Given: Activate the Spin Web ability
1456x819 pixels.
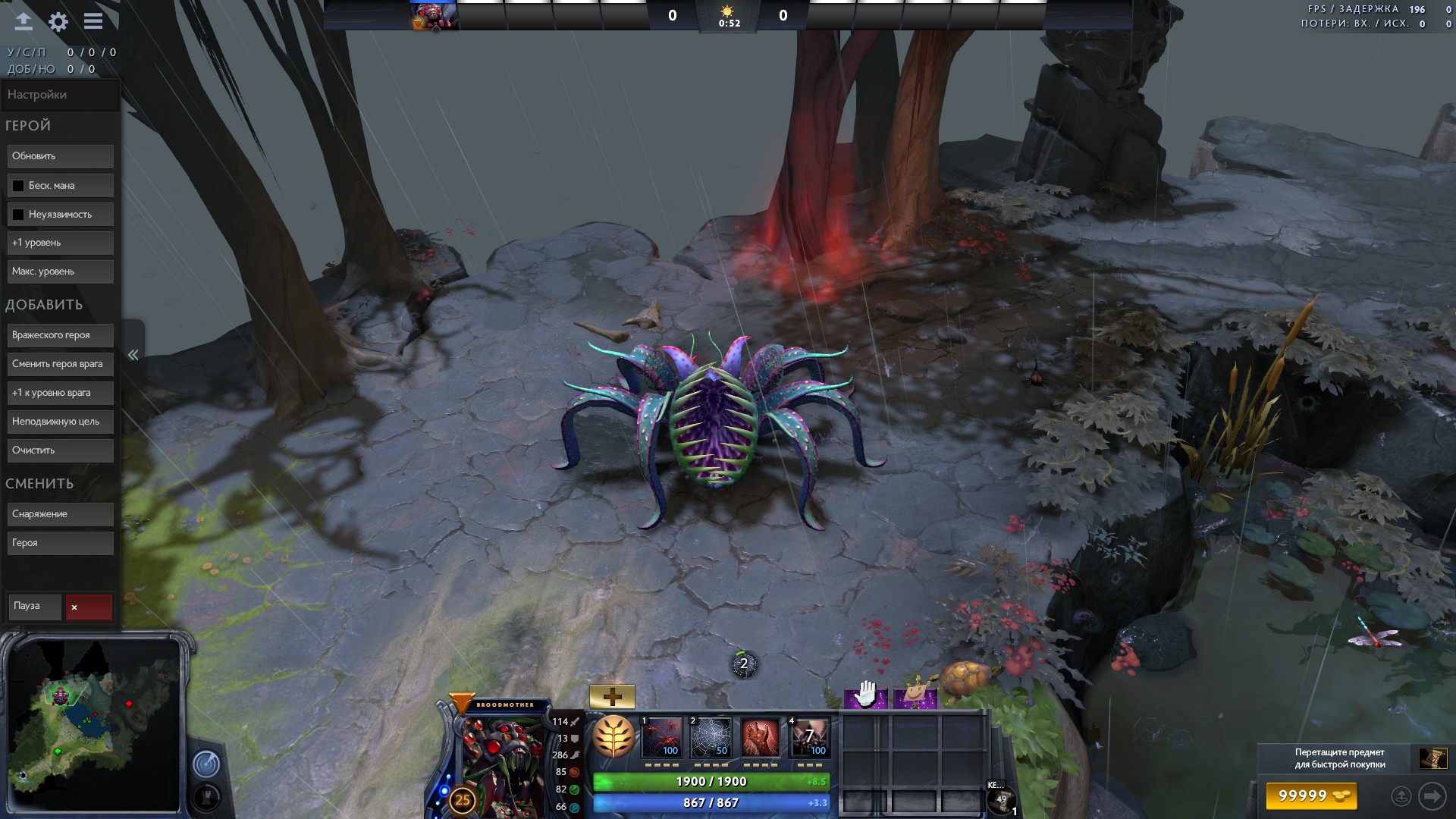Looking at the screenshot, I should (711, 738).
